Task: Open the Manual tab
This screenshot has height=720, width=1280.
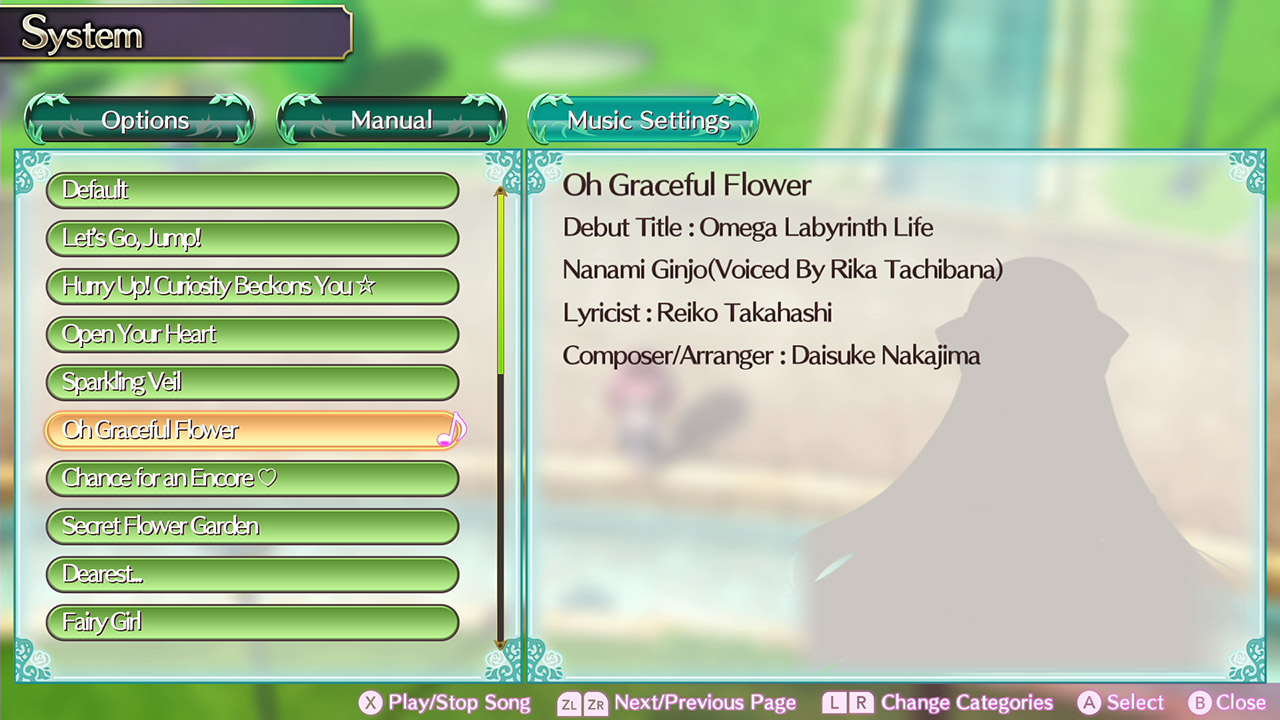Action: 391,119
